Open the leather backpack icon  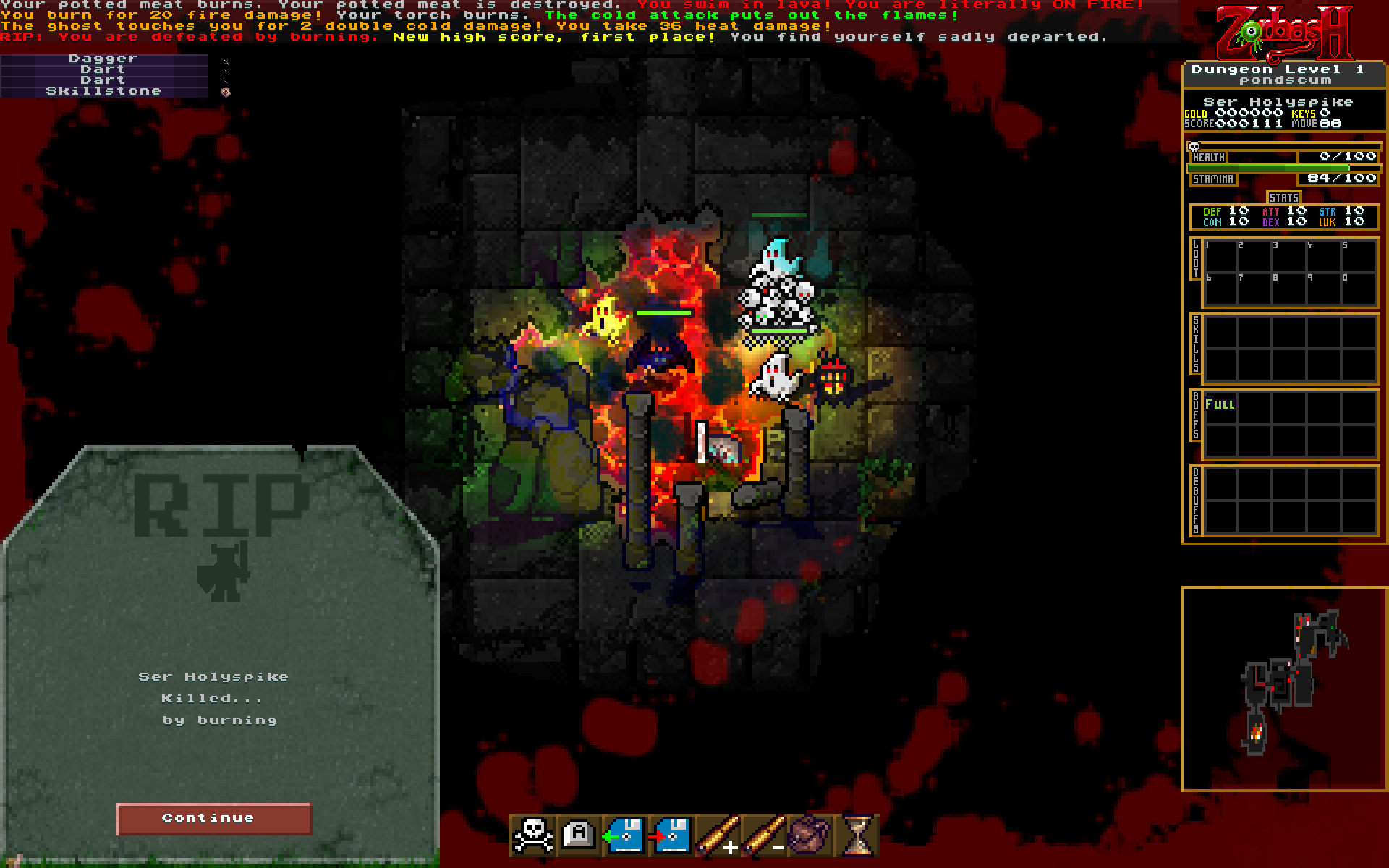pos(810,836)
